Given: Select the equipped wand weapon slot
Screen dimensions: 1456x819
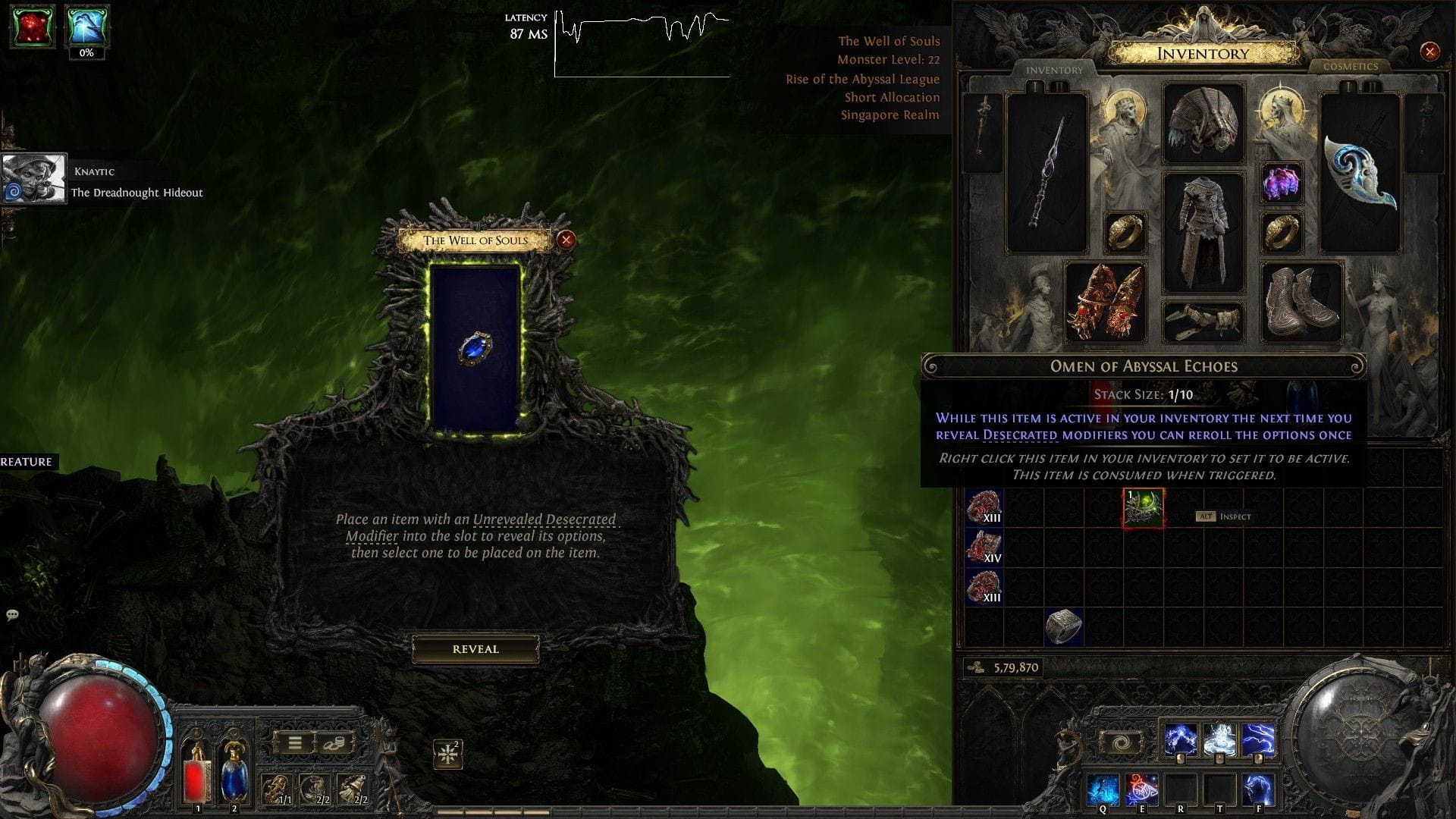Looking at the screenshot, I should [1046, 173].
